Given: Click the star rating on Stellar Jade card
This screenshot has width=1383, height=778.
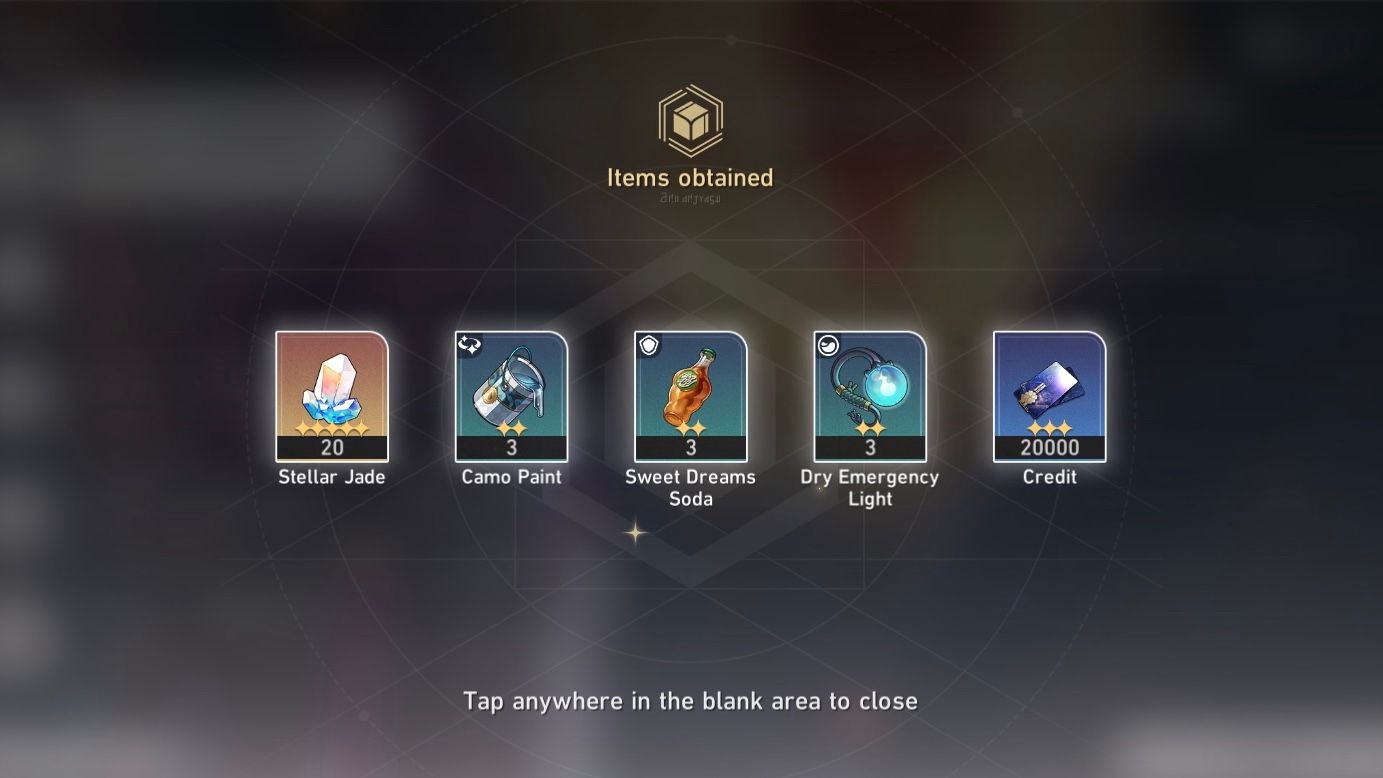Looking at the screenshot, I should 331,430.
